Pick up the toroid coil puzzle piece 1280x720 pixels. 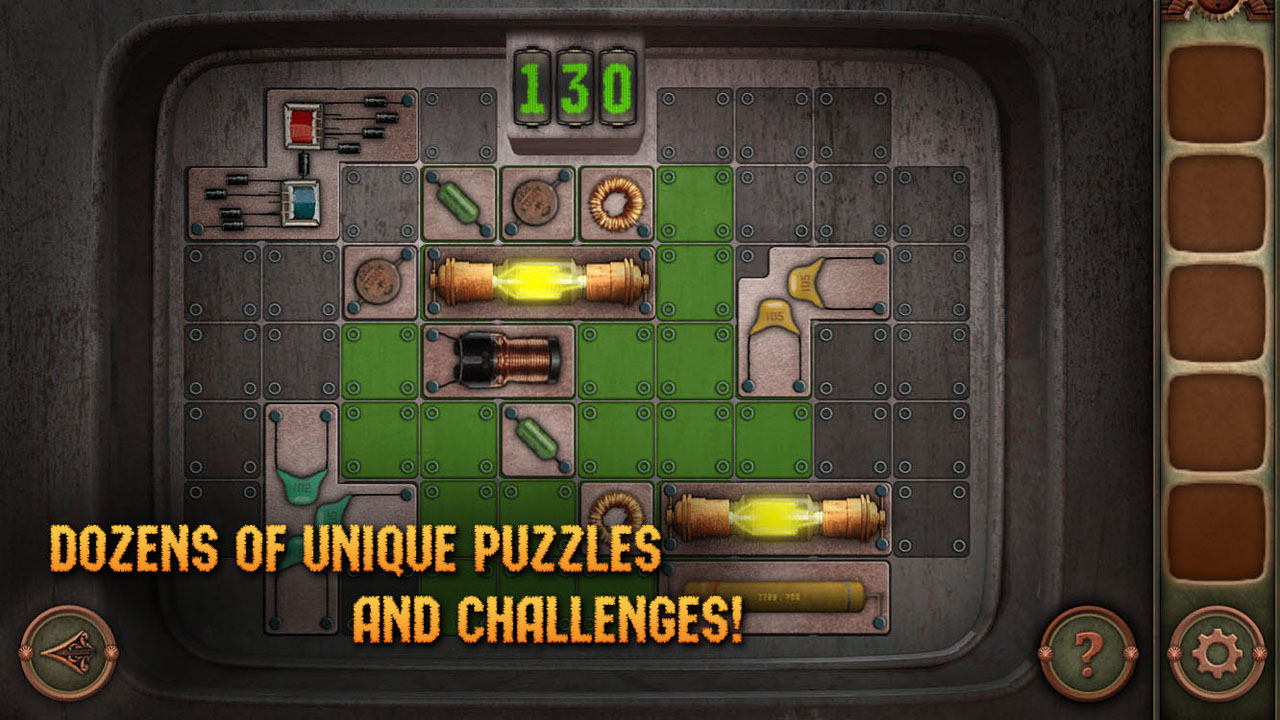(x=614, y=205)
